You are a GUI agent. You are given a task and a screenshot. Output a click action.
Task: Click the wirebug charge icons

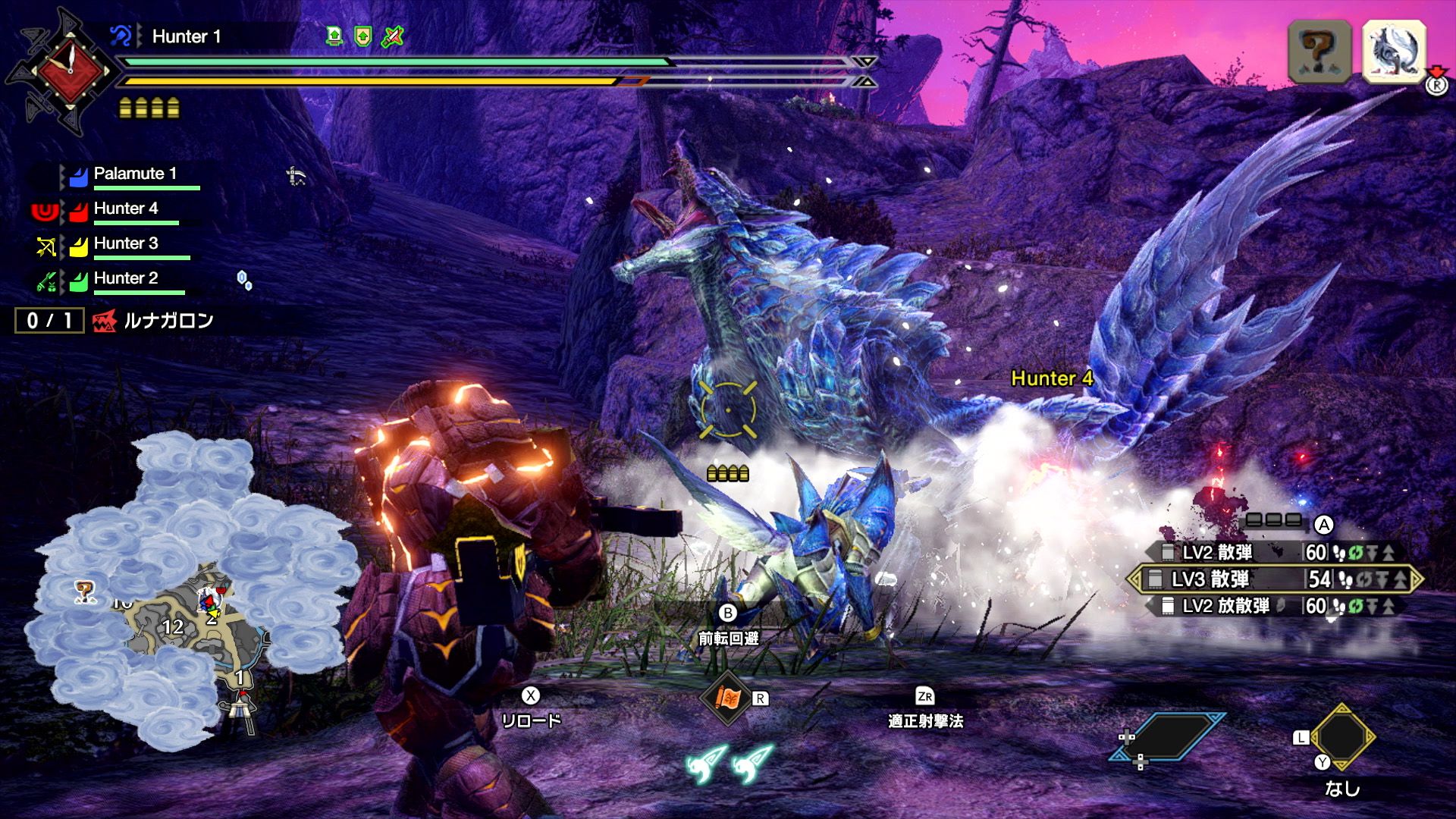(730, 764)
